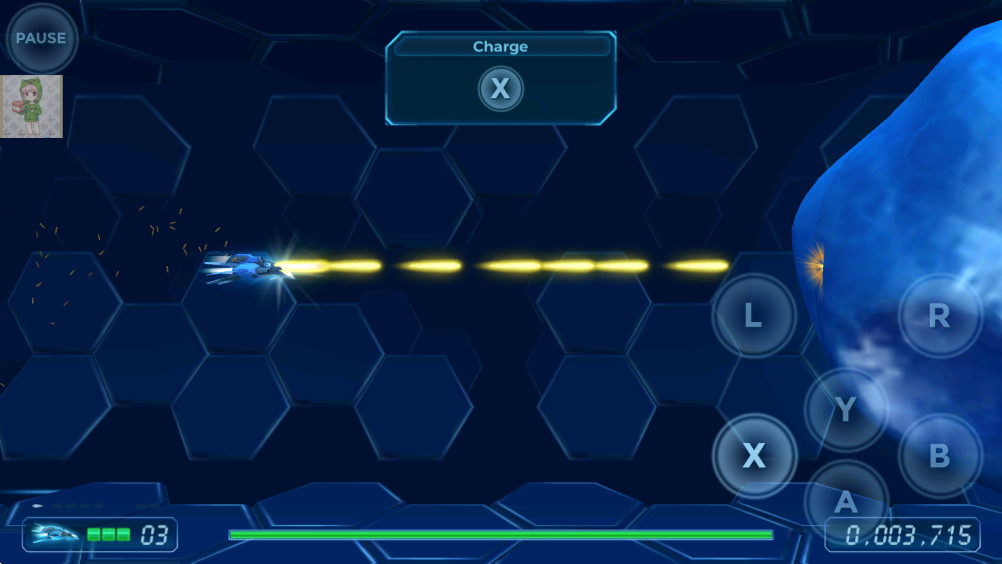Tap the virtual B touch button
Screen dimensions: 1002x564
pos(939,456)
